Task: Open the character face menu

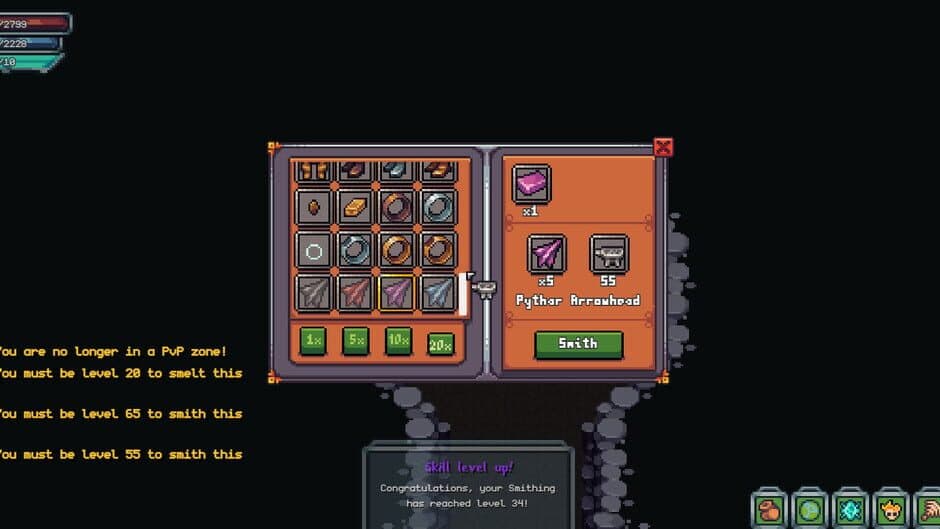Action: click(891, 510)
